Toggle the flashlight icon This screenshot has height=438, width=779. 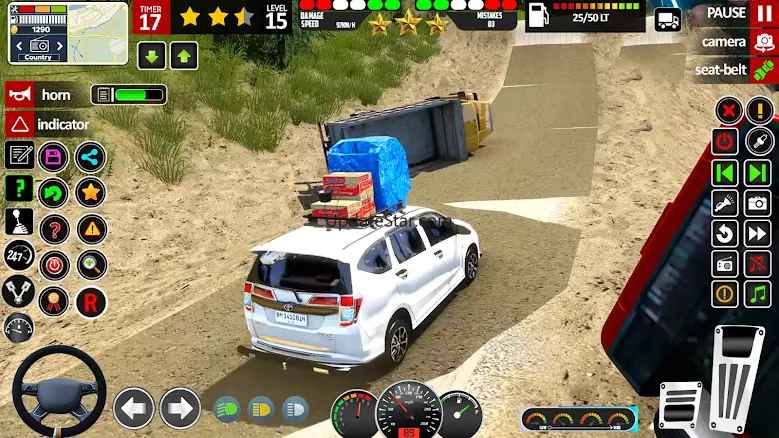click(x=725, y=202)
